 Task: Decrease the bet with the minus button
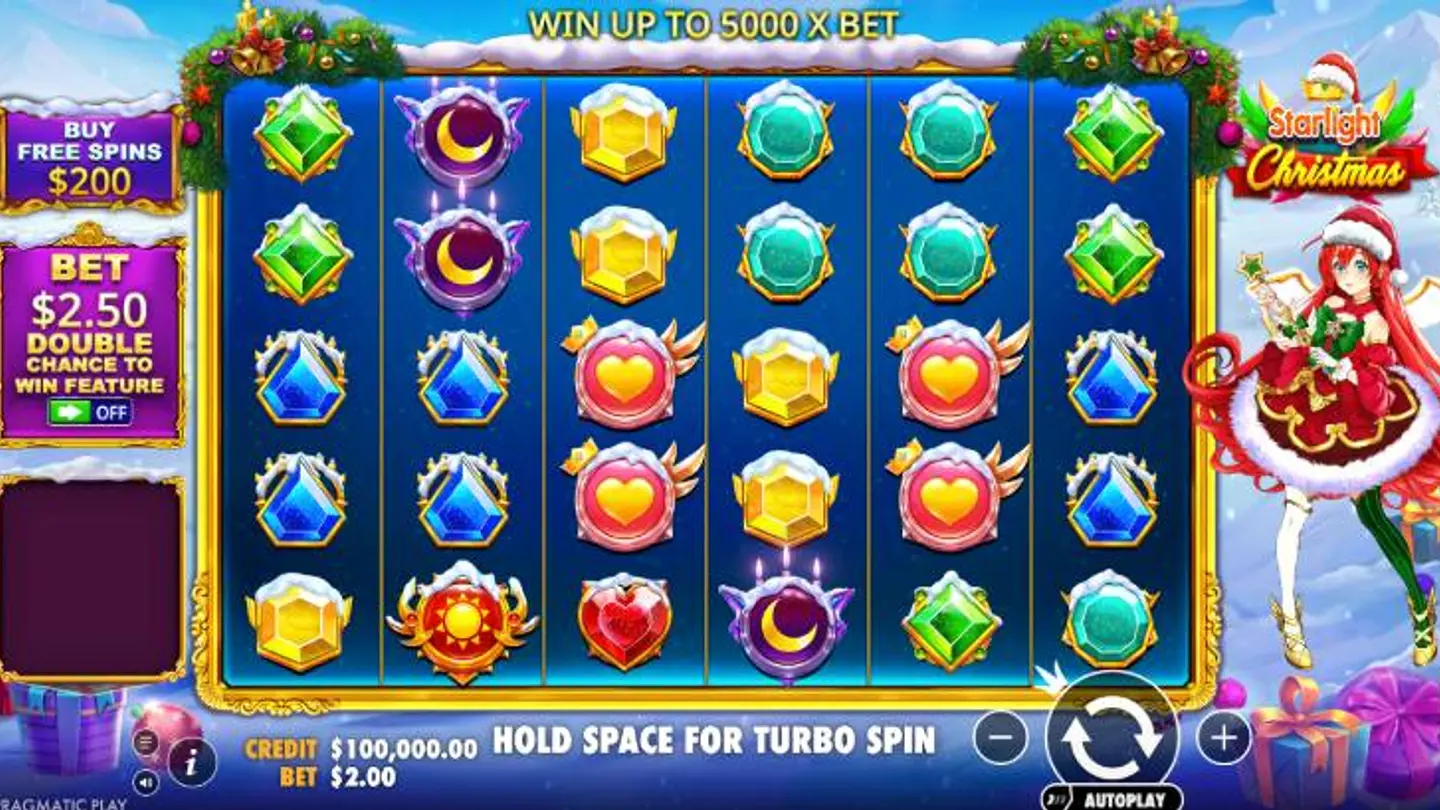tap(1000, 738)
